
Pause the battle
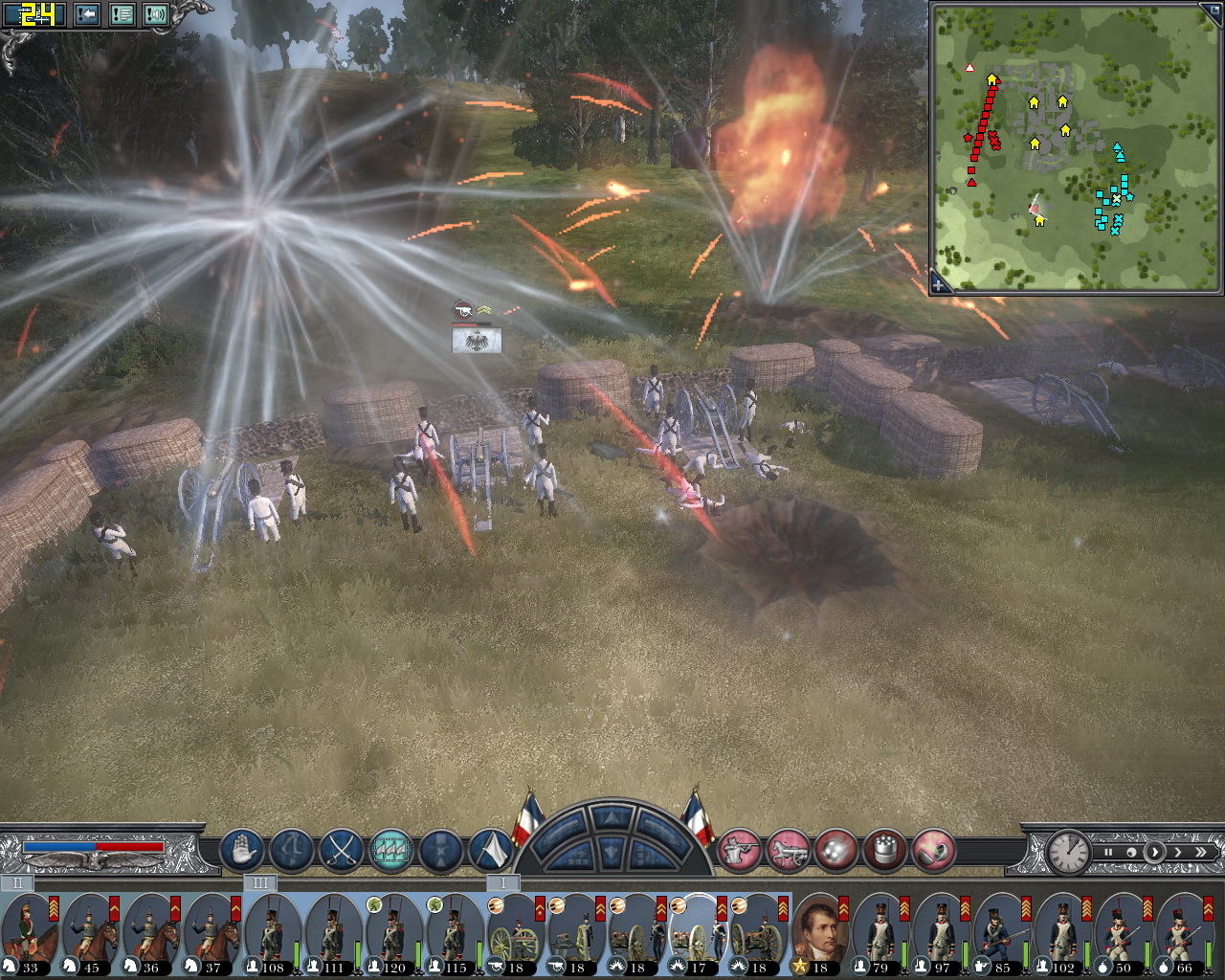click(1108, 852)
